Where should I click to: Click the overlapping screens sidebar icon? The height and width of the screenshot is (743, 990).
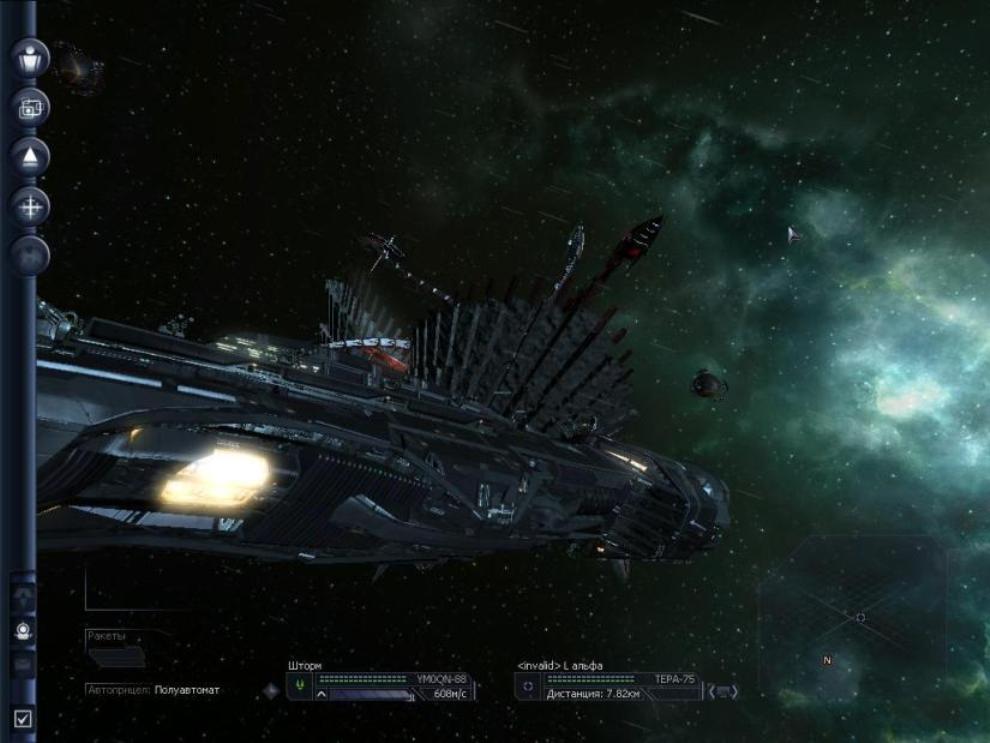[x=30, y=107]
